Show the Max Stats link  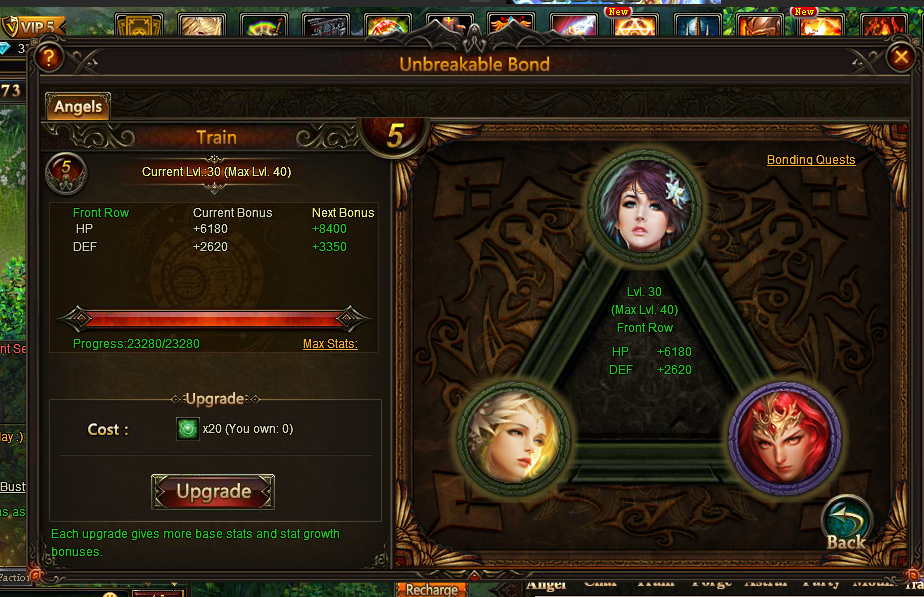coord(330,344)
